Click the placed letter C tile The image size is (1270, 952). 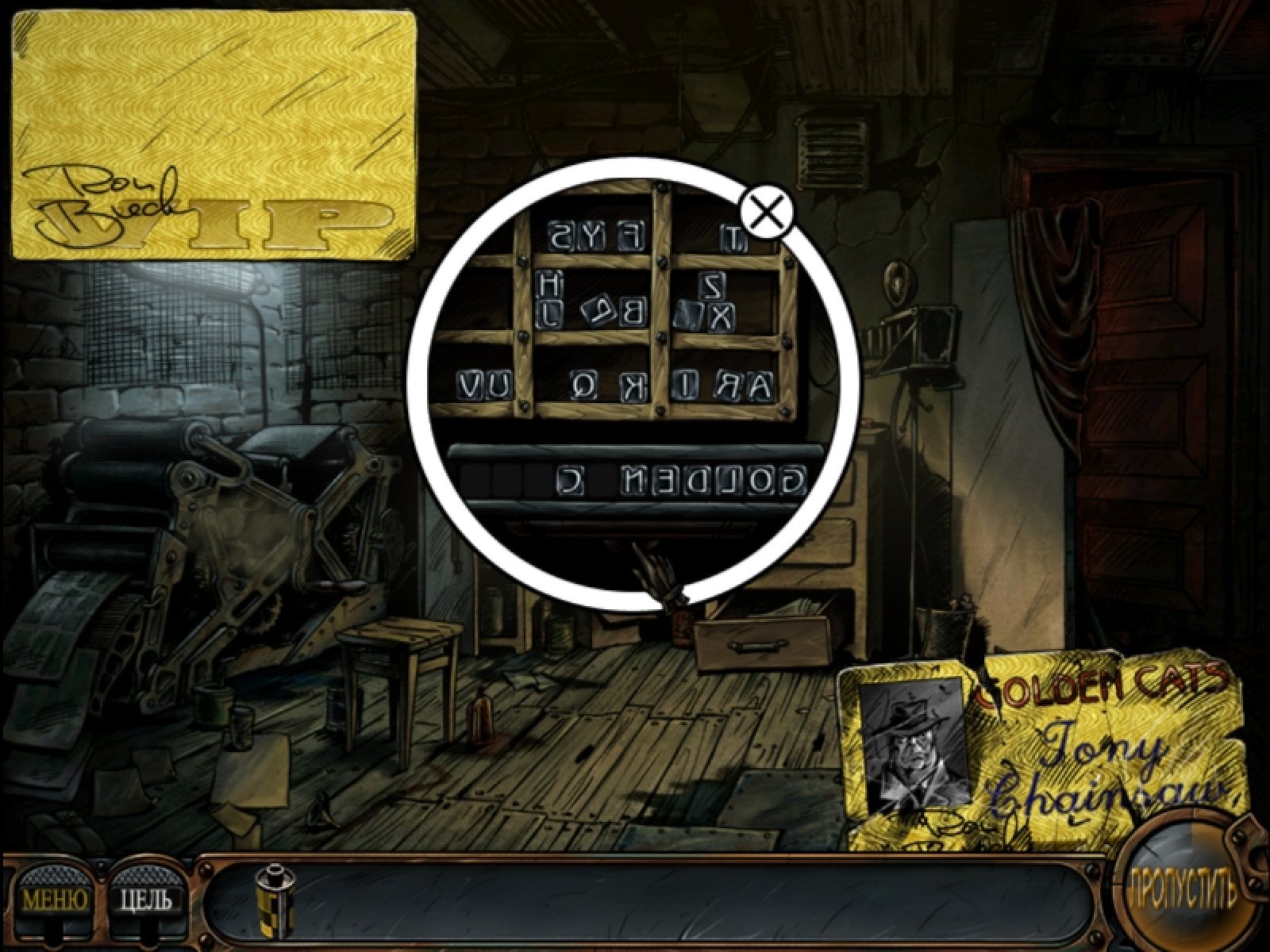(x=569, y=481)
